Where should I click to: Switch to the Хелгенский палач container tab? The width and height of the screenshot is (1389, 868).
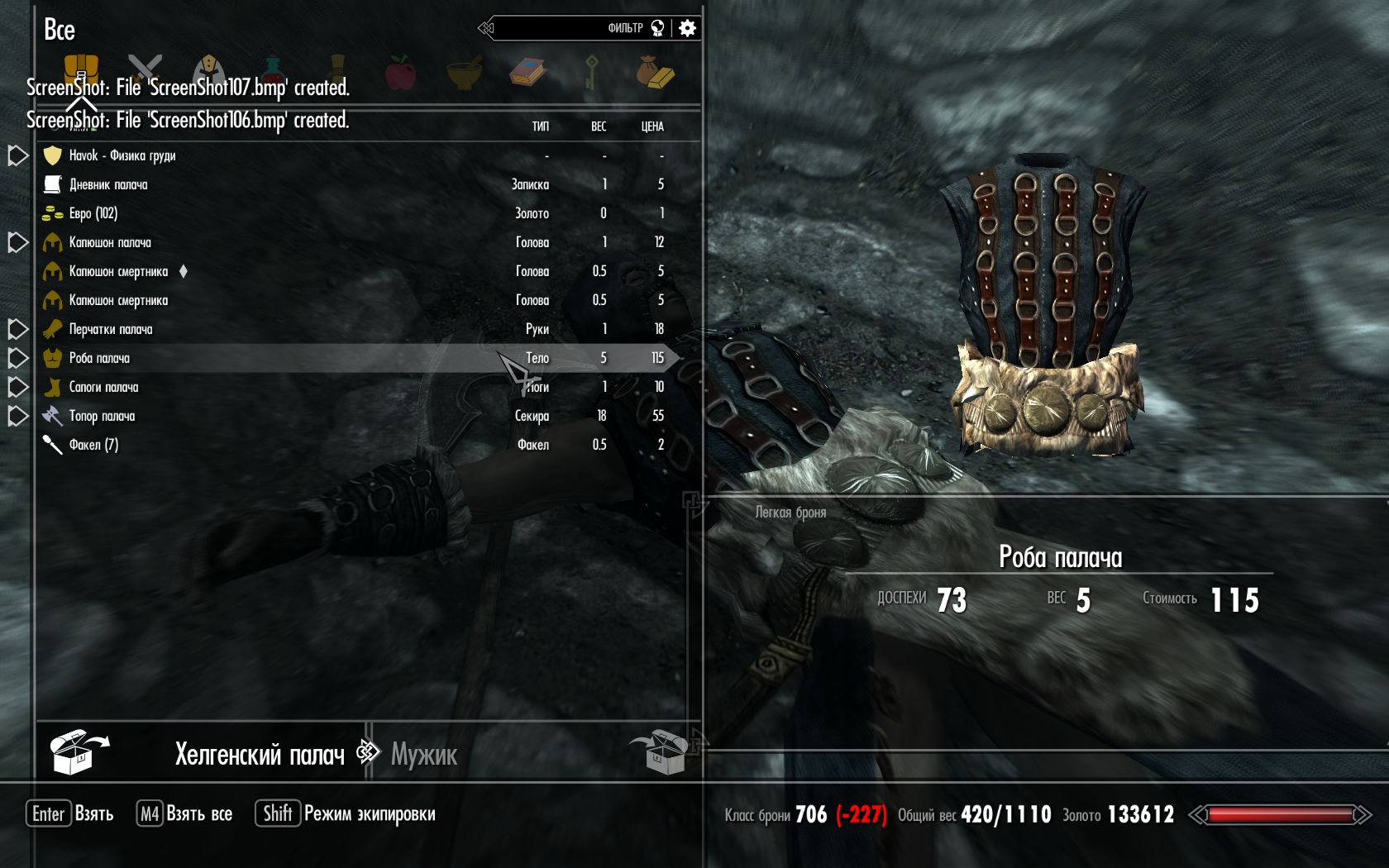tap(259, 754)
